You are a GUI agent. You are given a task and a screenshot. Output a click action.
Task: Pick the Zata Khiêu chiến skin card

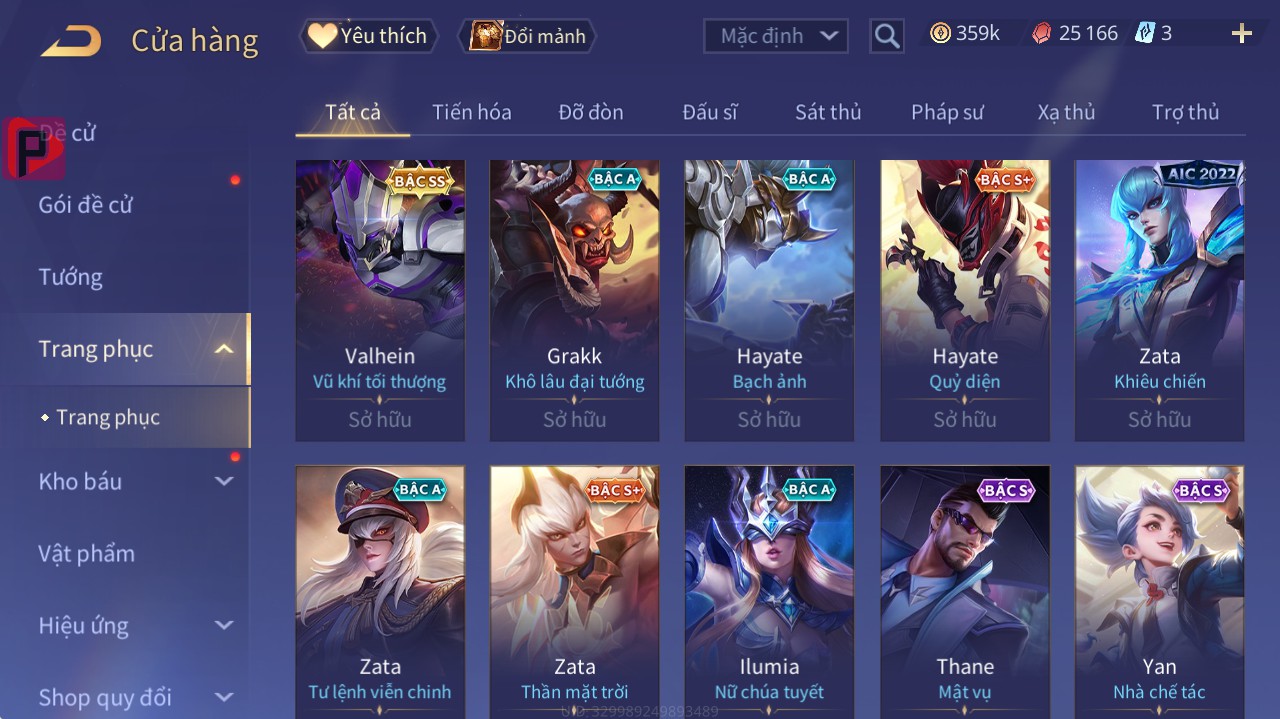[x=1160, y=300]
